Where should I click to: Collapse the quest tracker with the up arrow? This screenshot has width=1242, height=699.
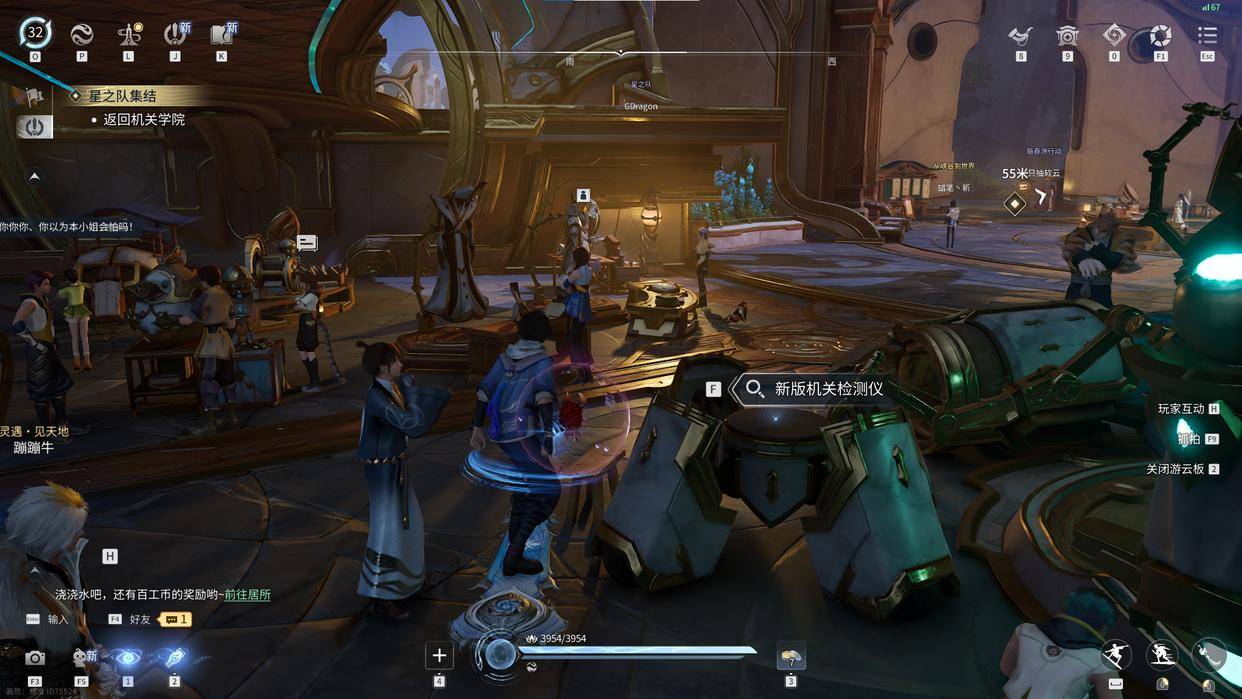coord(34,176)
